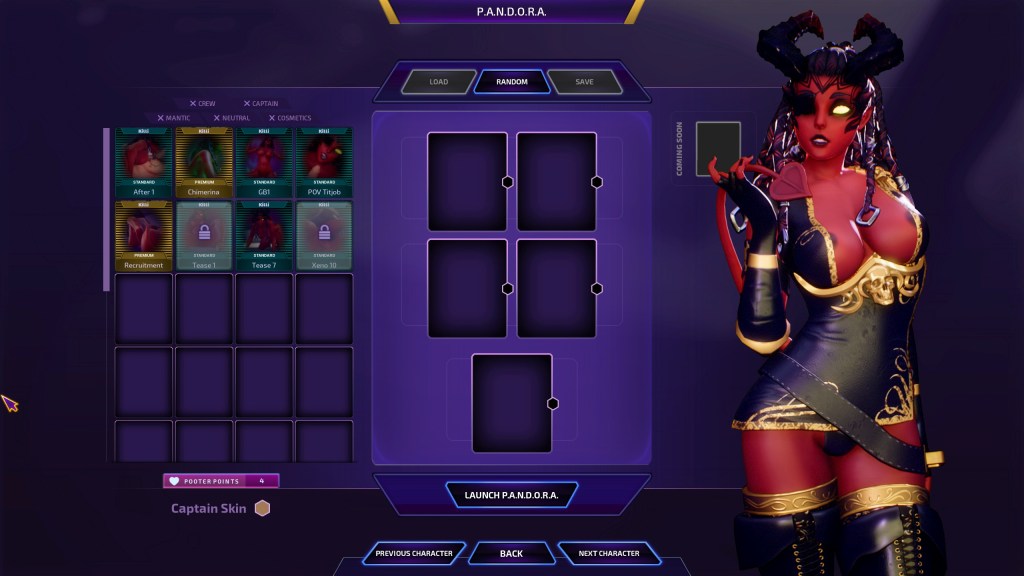Click the Random button
Image resolution: width=1024 pixels, height=576 pixels.
point(511,82)
